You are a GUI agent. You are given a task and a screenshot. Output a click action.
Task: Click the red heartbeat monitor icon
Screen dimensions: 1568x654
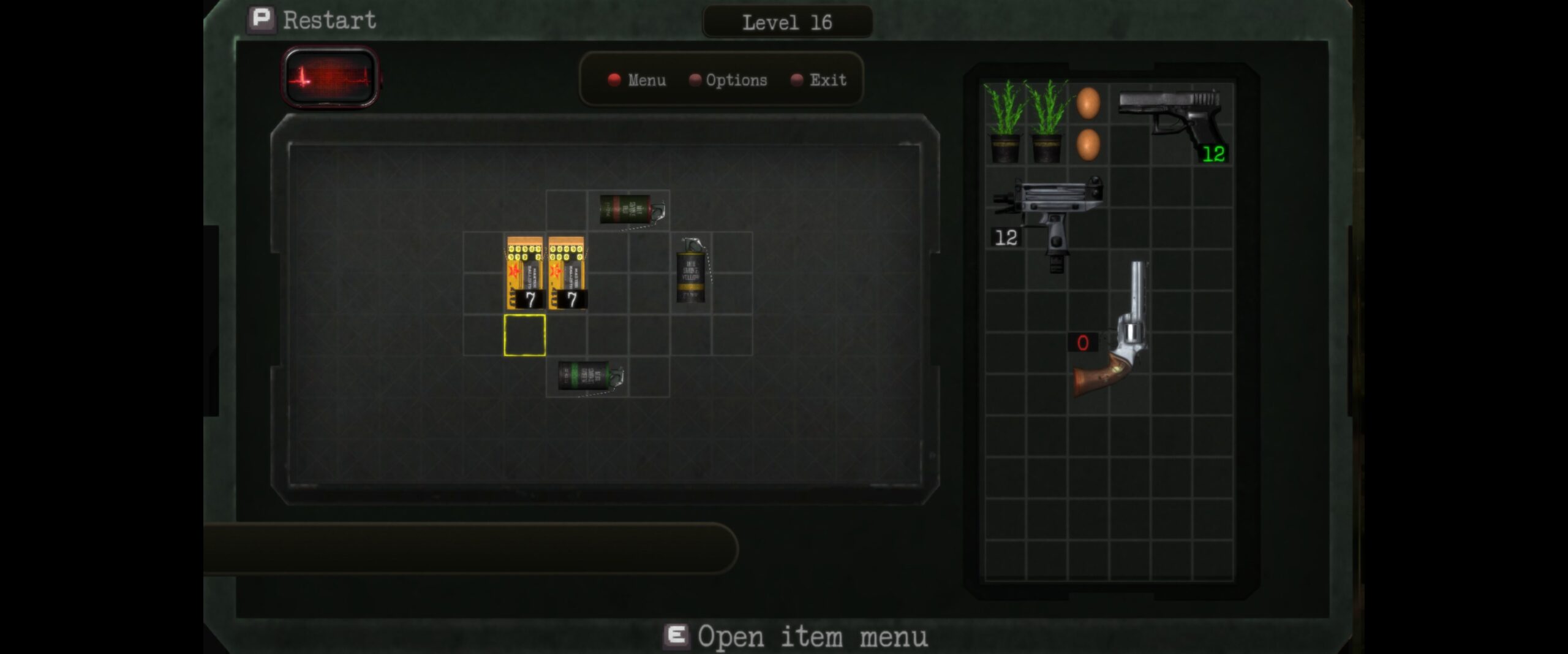pos(330,77)
